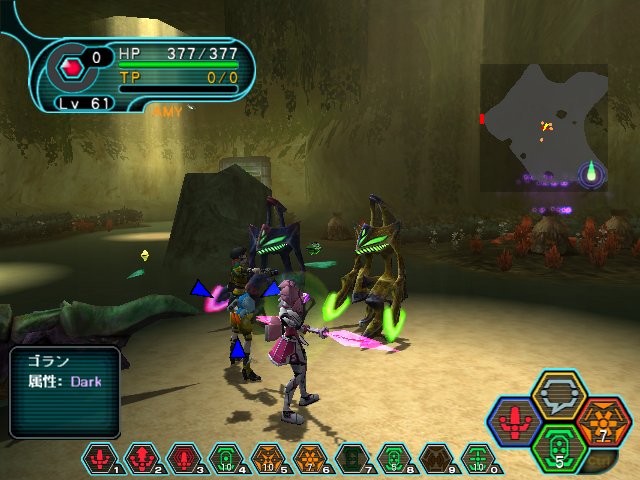Open the chat bubble action at top of palette
The image size is (640, 480).
(558, 395)
